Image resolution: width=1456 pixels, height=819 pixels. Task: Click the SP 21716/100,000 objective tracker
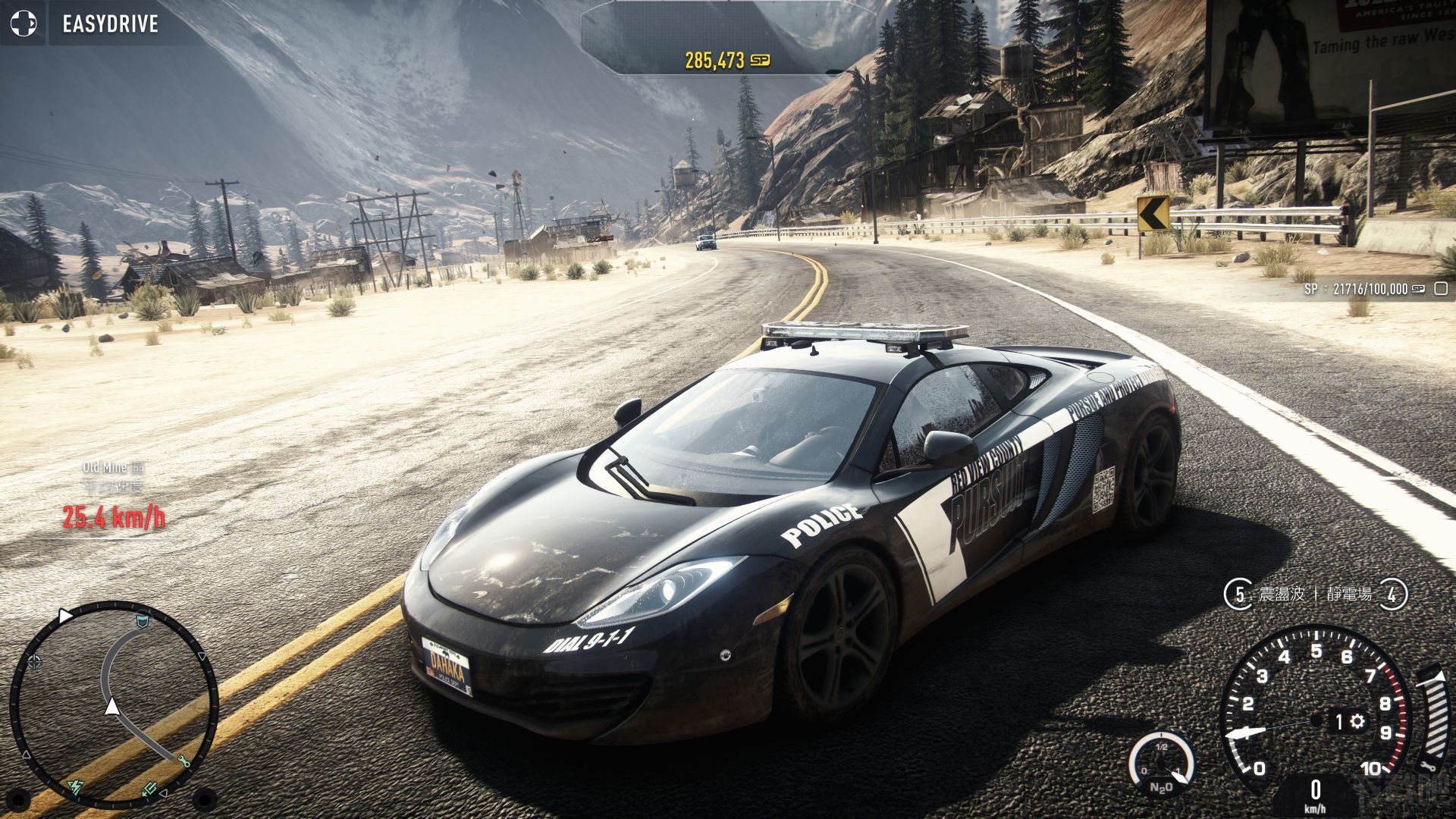point(1365,289)
